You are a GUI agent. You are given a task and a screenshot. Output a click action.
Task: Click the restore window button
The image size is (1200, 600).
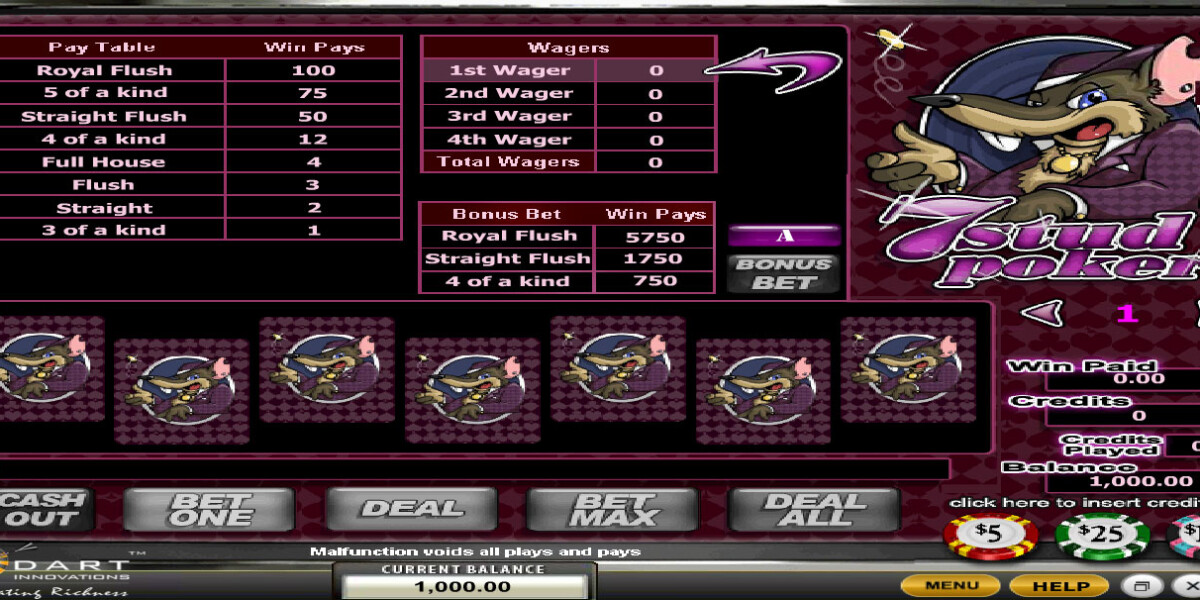tap(1140, 585)
